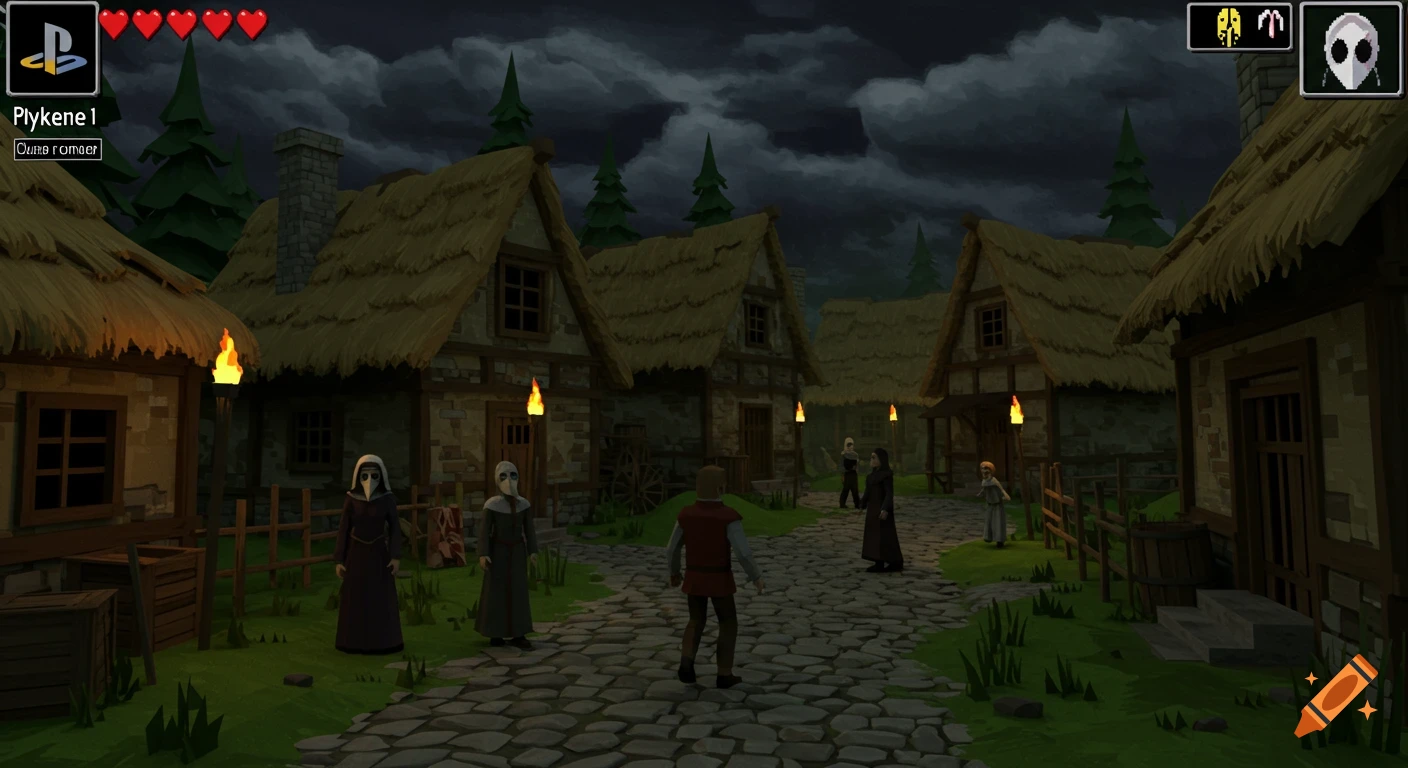
Task: Click the PlayStation logo icon
Action: click(52, 49)
